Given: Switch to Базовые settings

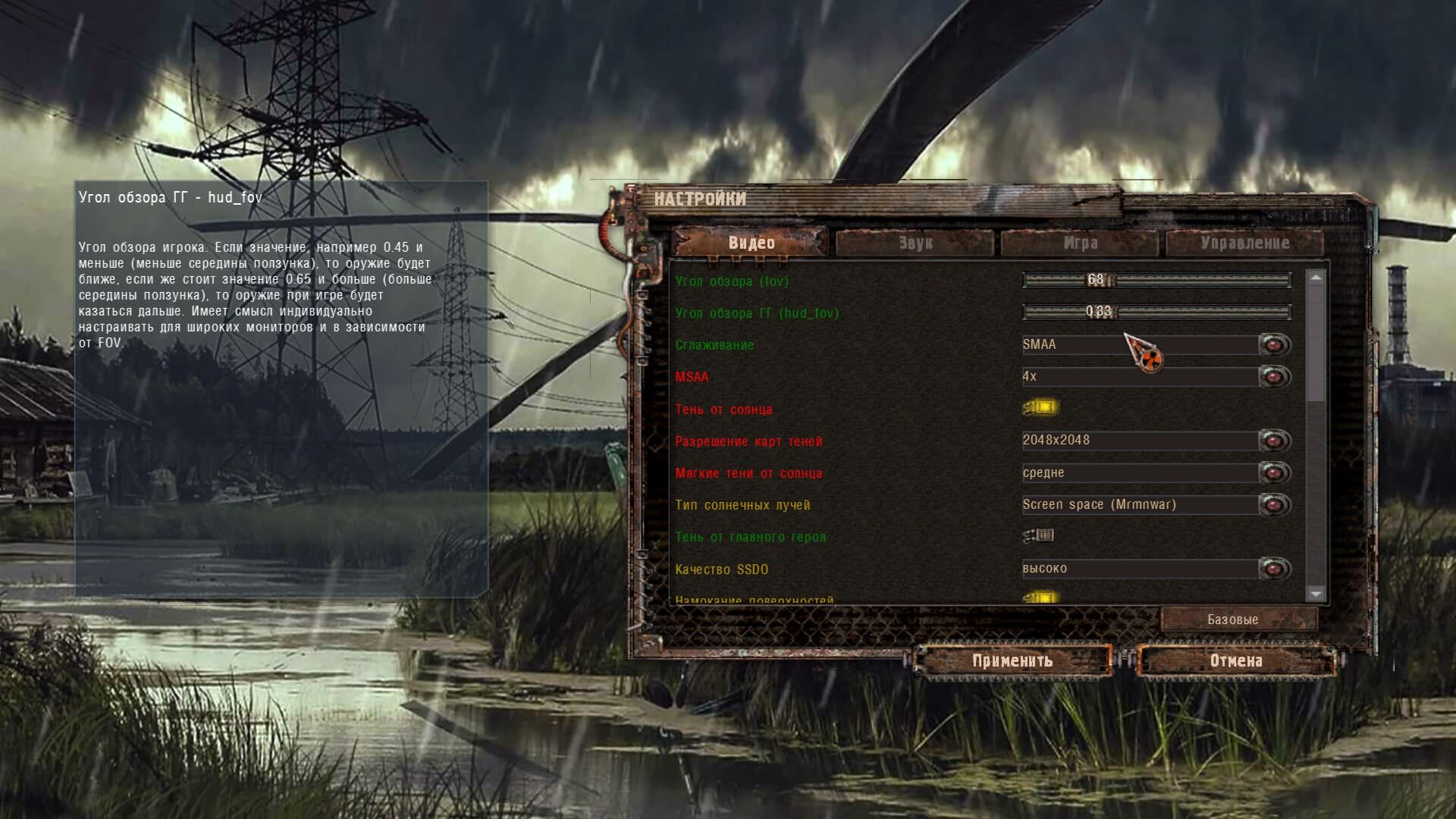Looking at the screenshot, I should 1232,620.
